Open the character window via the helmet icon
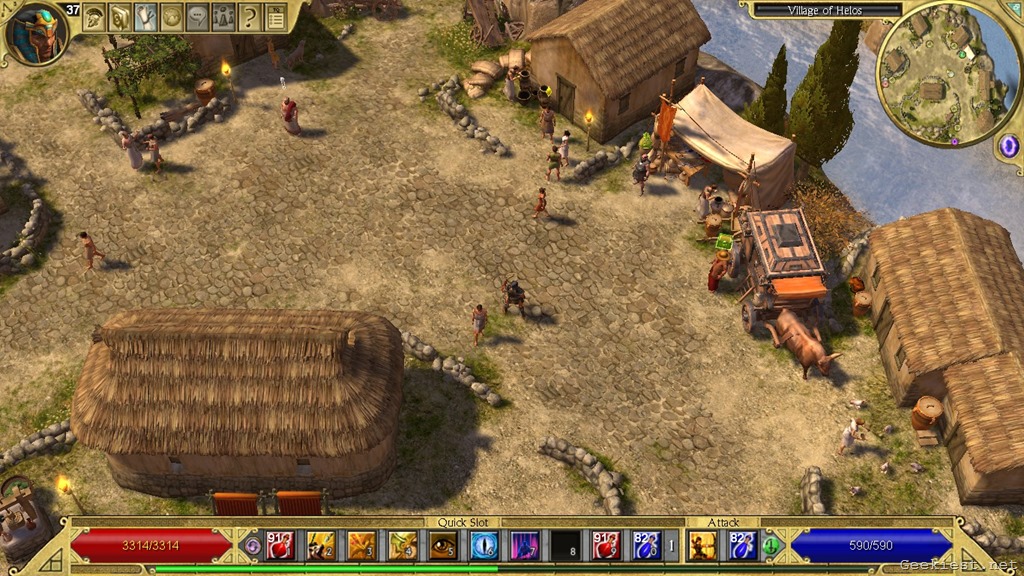The height and width of the screenshot is (576, 1024). tap(95, 17)
